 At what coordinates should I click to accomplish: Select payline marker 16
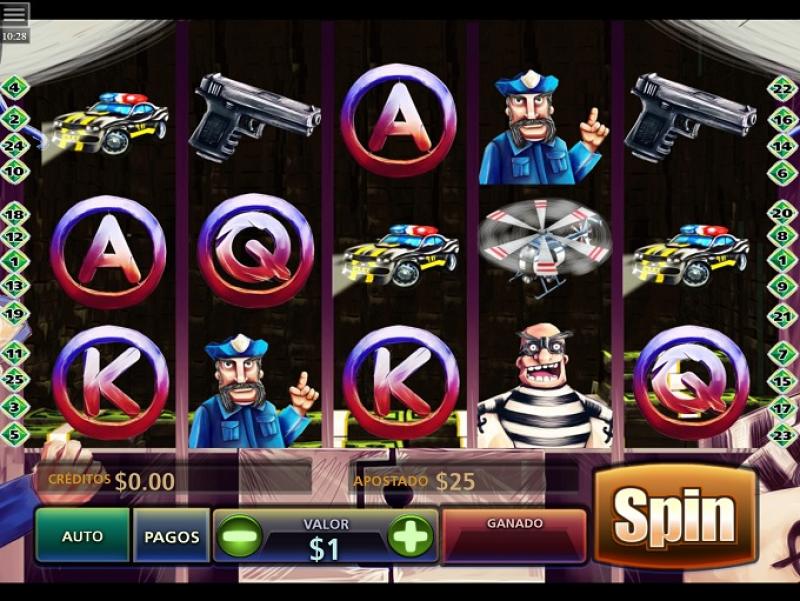tap(783, 118)
